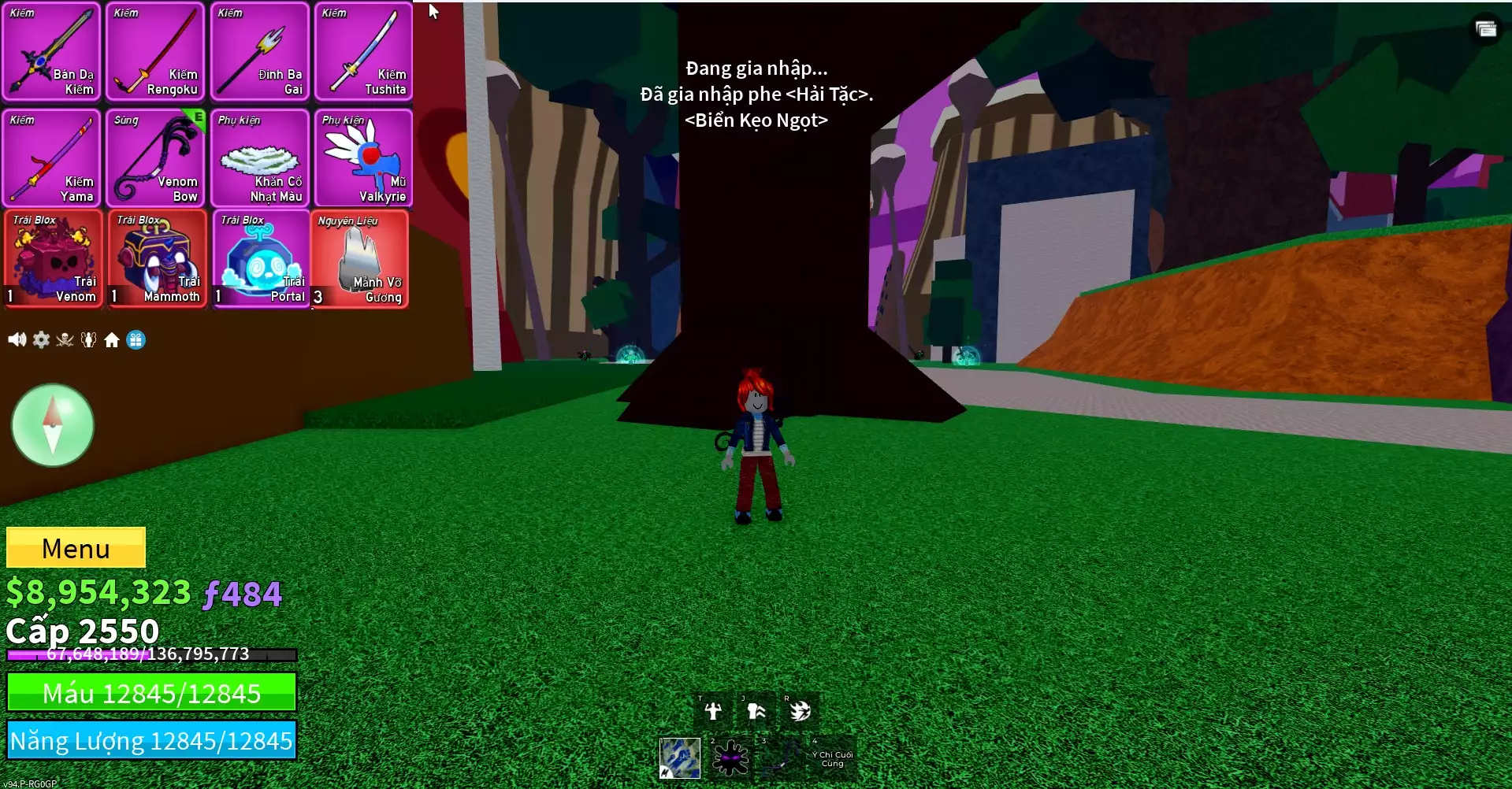Image resolution: width=1512 pixels, height=789 pixels.
Task: Select the Mũ Valkyrie helmet accessory
Action: point(363,158)
